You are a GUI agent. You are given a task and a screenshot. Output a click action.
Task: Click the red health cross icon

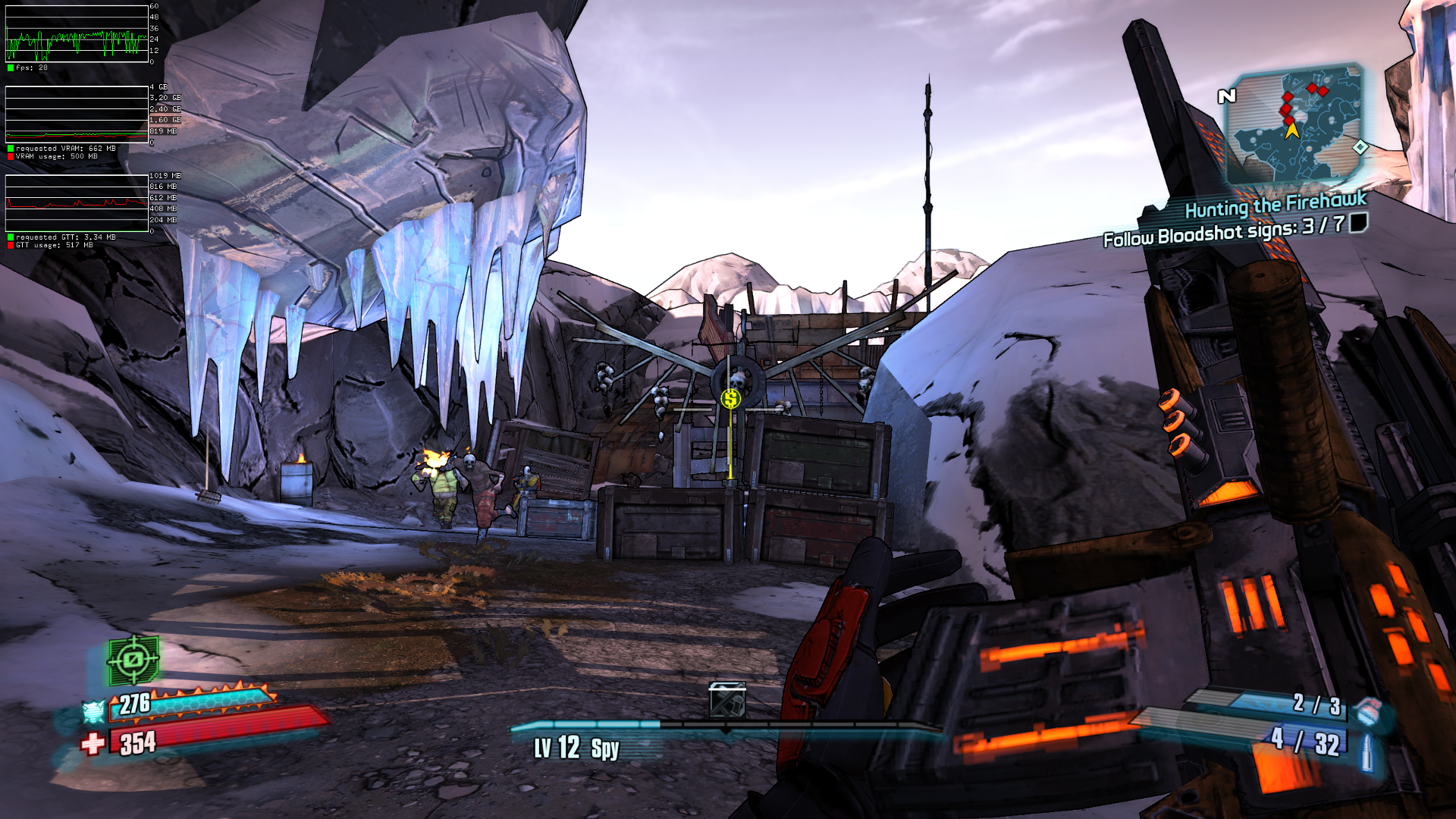(93, 743)
